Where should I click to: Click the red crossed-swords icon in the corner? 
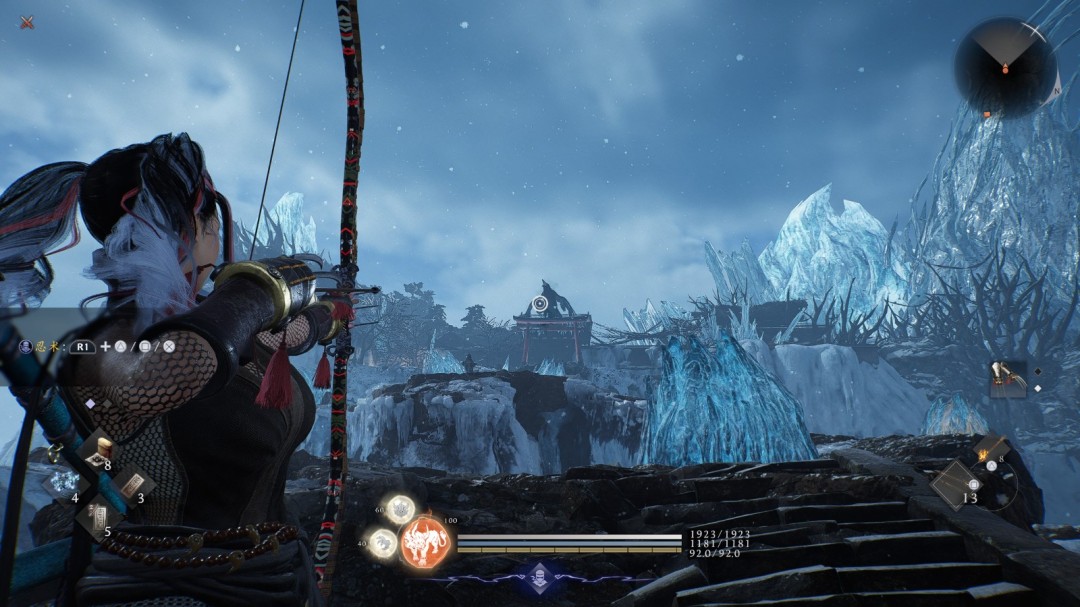point(27,22)
